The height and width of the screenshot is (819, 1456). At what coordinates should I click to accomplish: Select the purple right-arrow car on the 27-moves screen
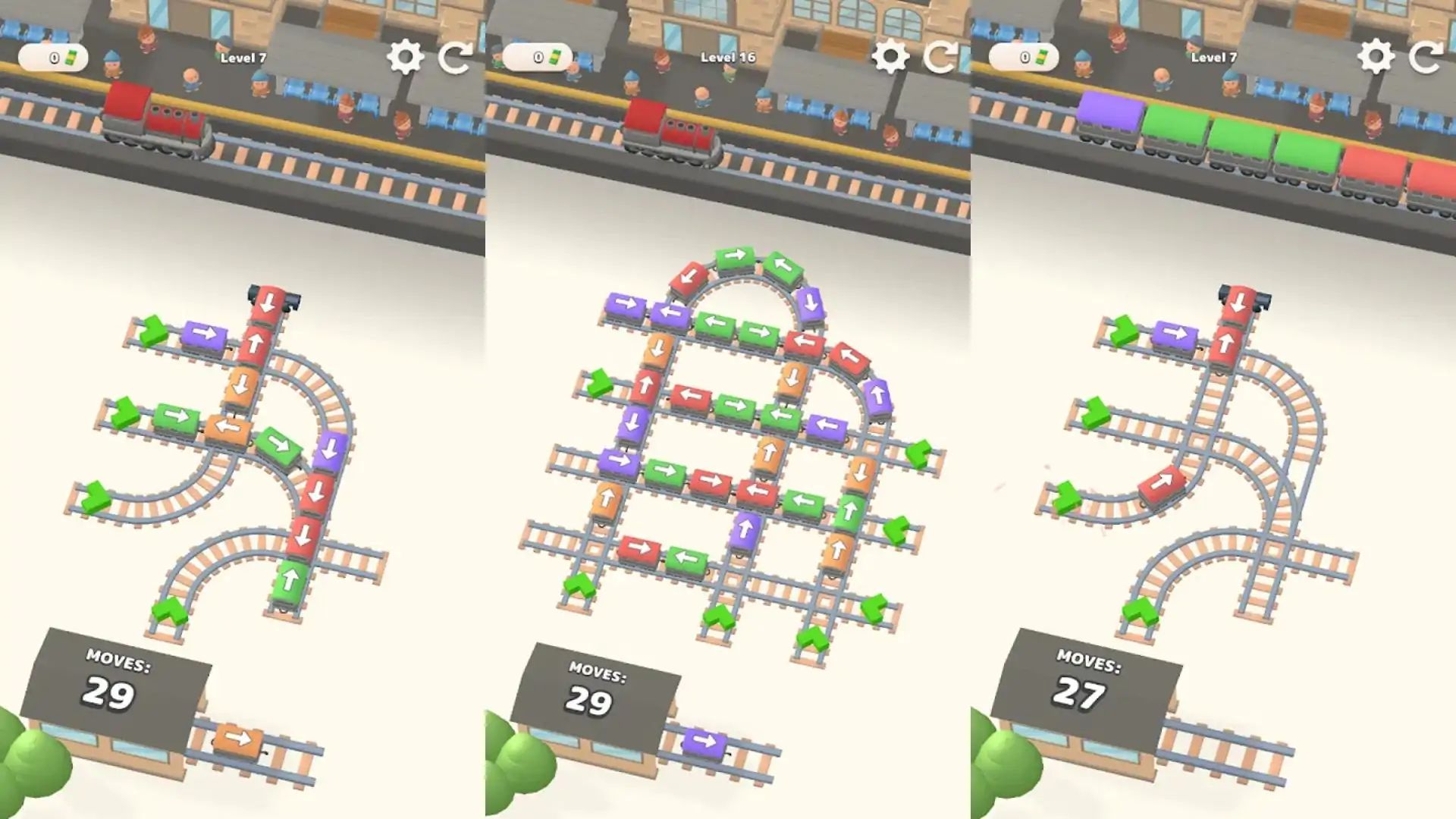(1175, 334)
